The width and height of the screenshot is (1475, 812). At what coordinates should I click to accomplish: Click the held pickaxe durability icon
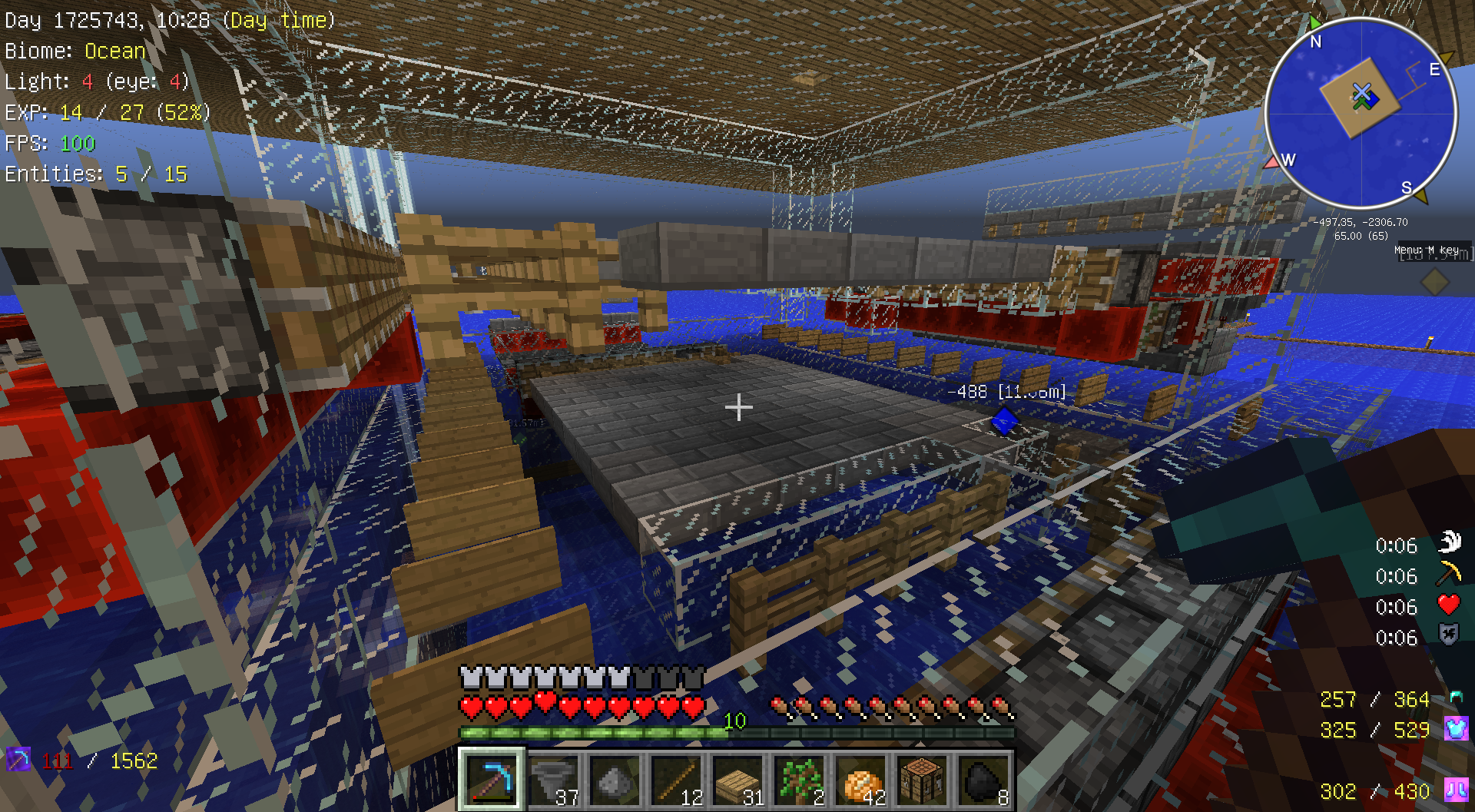coord(18,760)
